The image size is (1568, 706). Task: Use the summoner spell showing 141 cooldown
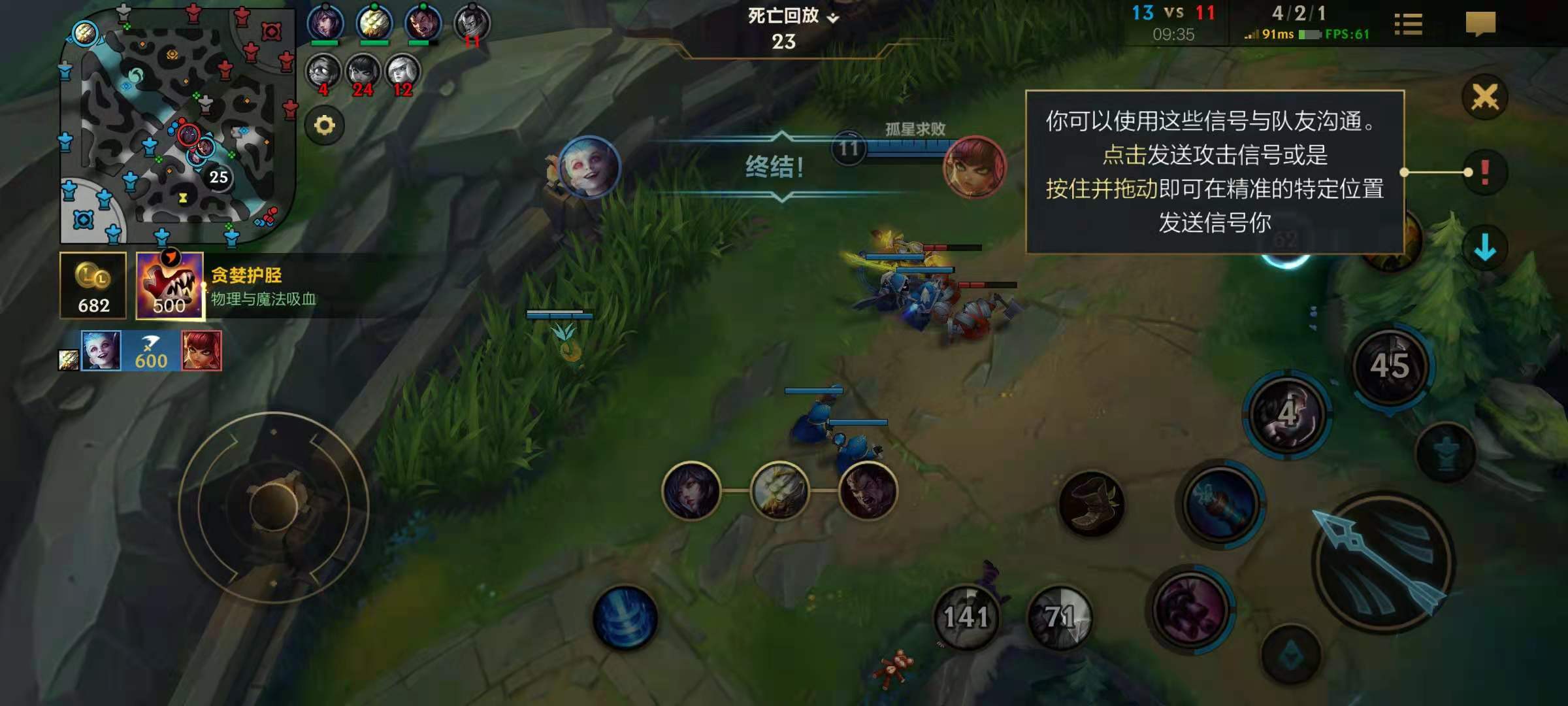click(x=966, y=616)
